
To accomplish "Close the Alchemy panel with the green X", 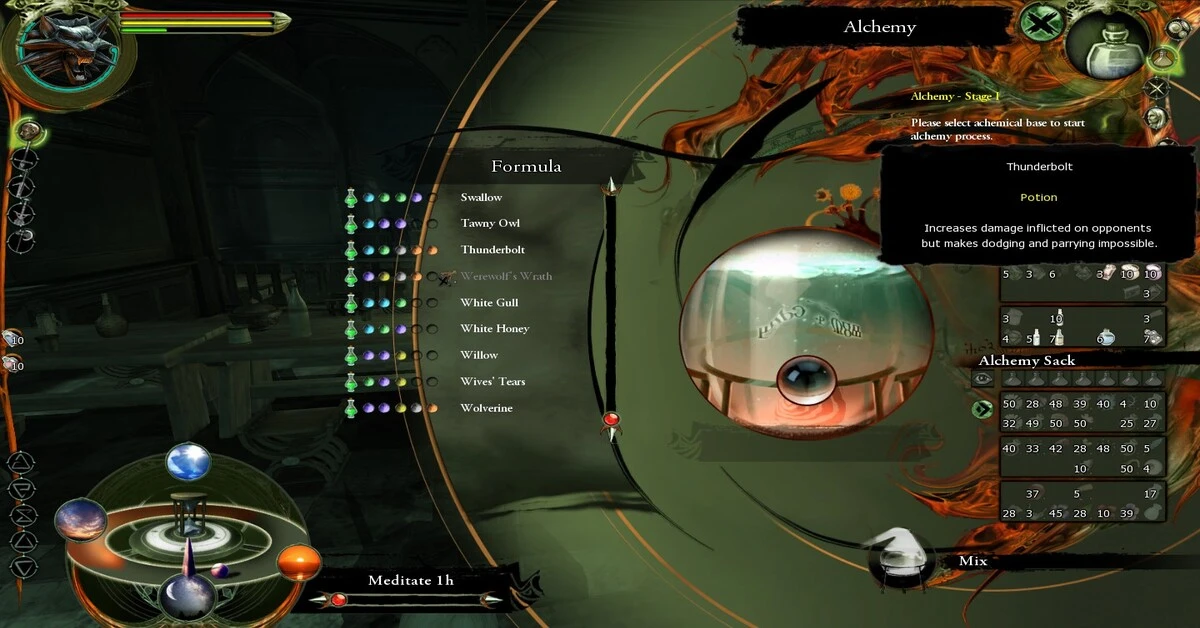I will click(1040, 23).
